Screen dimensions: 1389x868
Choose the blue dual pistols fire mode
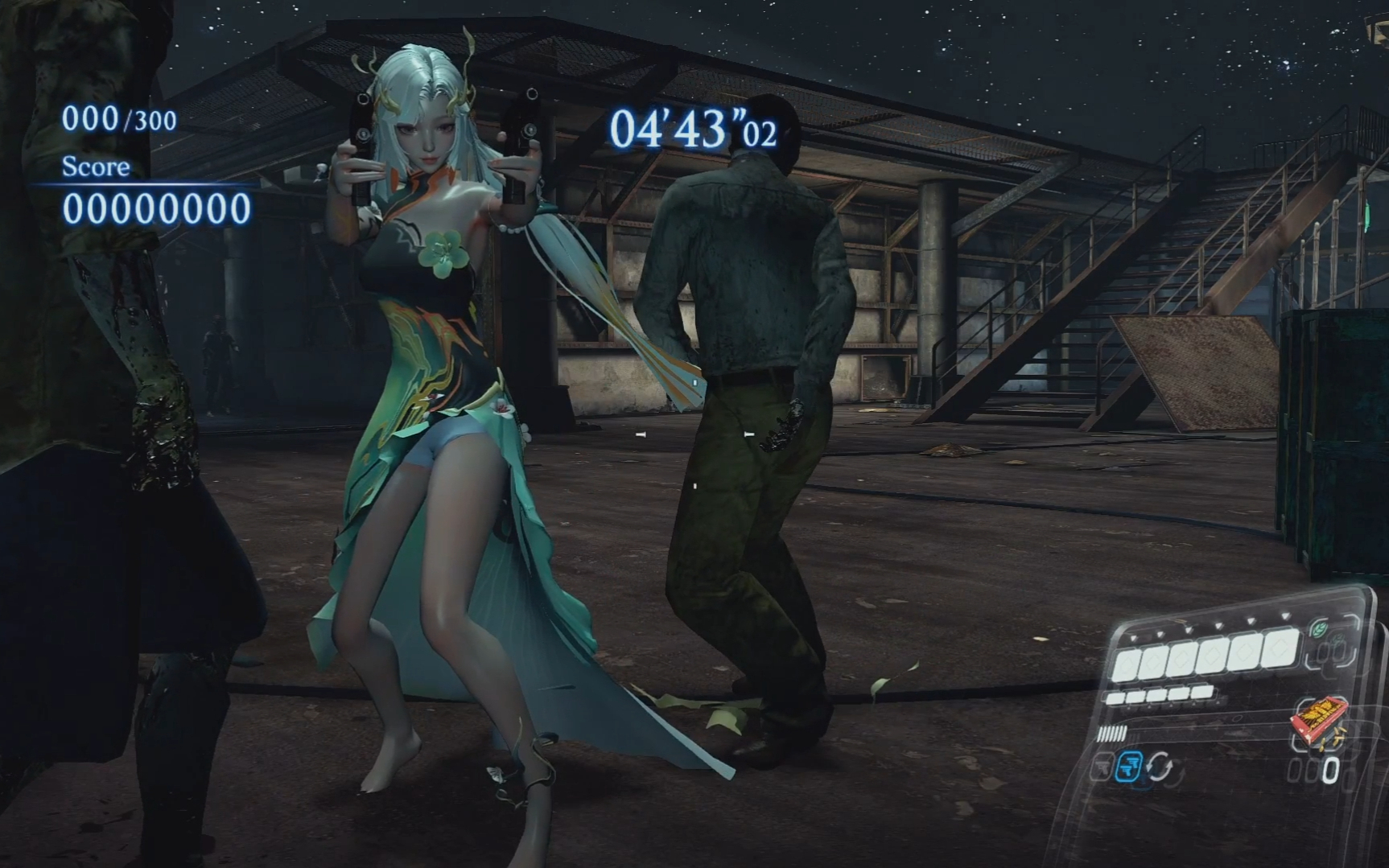(x=1131, y=765)
